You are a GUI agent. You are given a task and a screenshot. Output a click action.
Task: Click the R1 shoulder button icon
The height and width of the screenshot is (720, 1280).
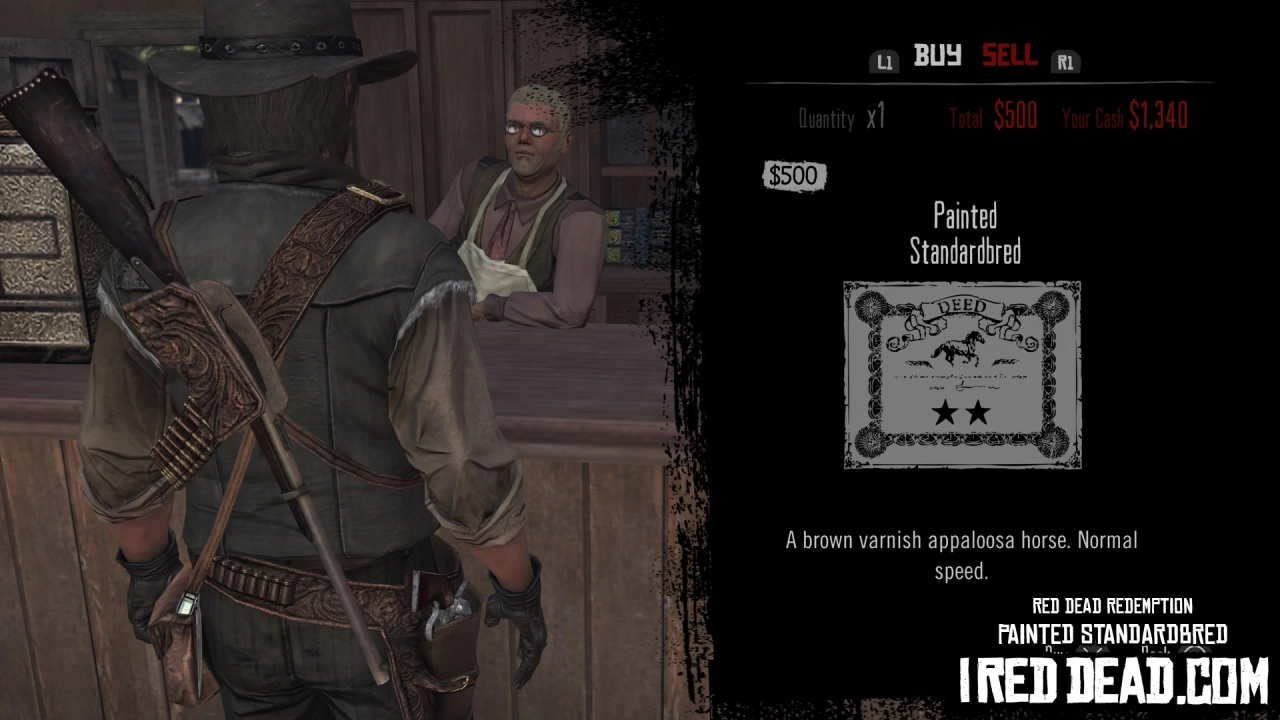click(1065, 61)
